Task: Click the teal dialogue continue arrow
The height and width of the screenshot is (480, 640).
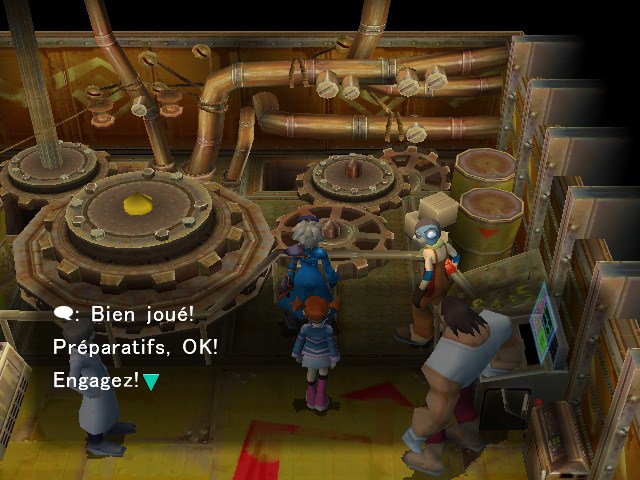Action: point(150,381)
